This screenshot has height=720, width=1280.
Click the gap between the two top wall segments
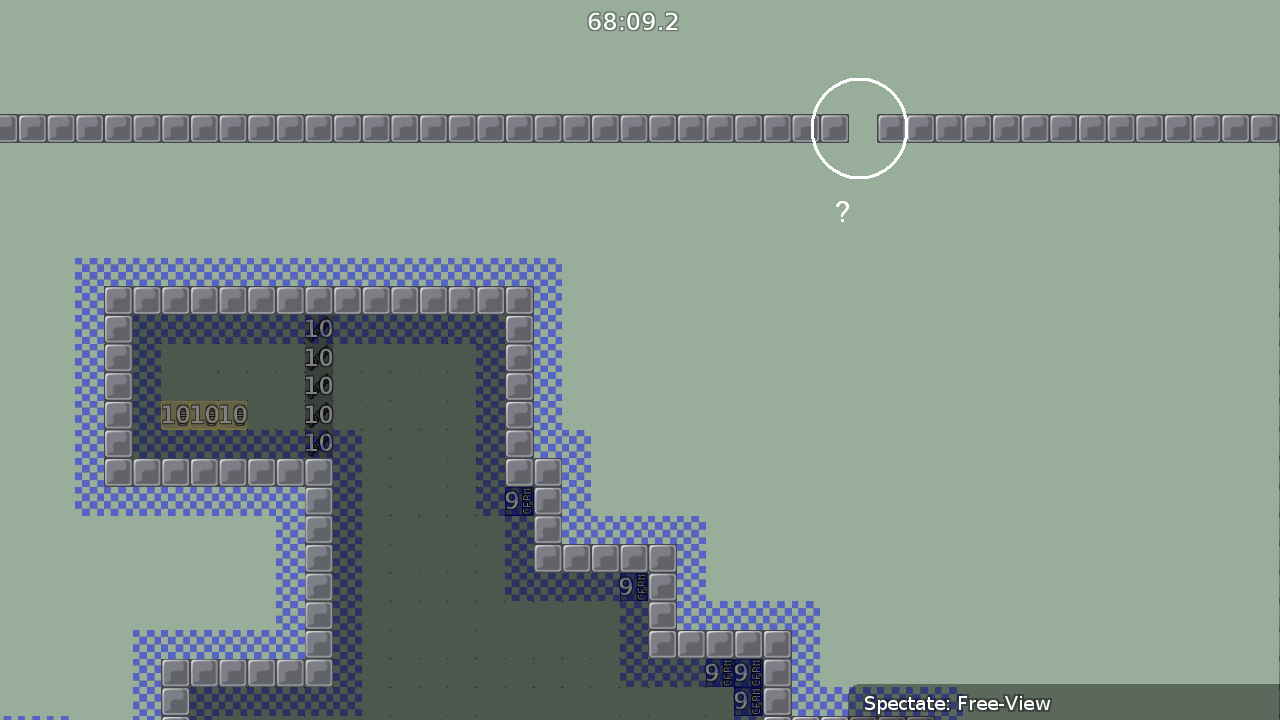point(862,128)
